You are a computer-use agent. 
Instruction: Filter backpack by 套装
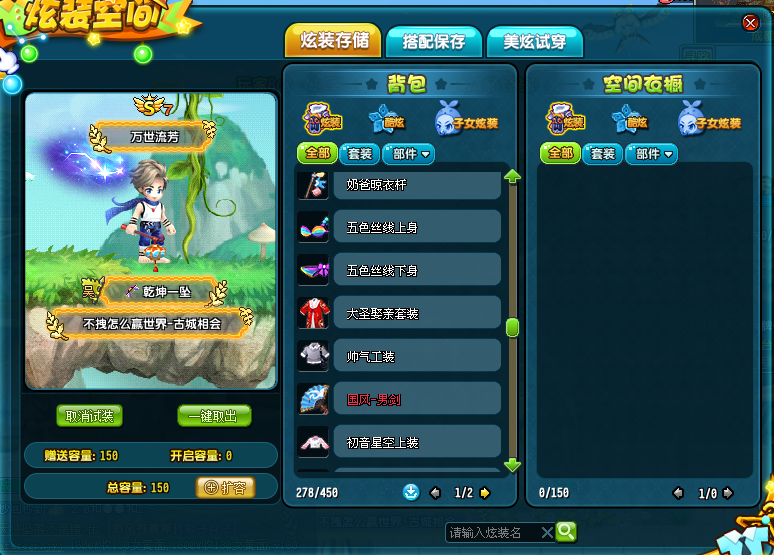click(x=359, y=154)
